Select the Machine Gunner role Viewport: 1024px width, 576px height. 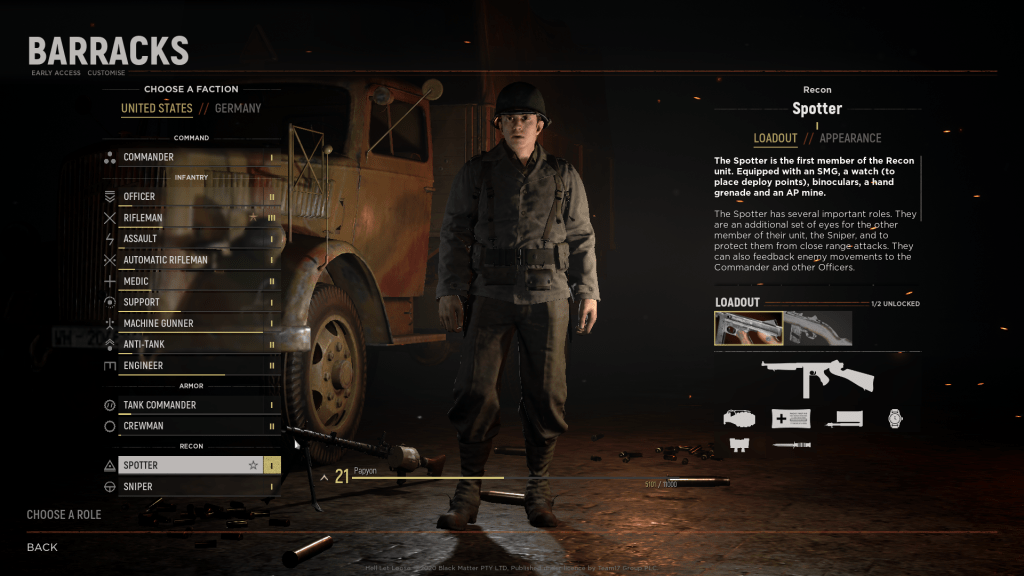[x=190, y=323]
